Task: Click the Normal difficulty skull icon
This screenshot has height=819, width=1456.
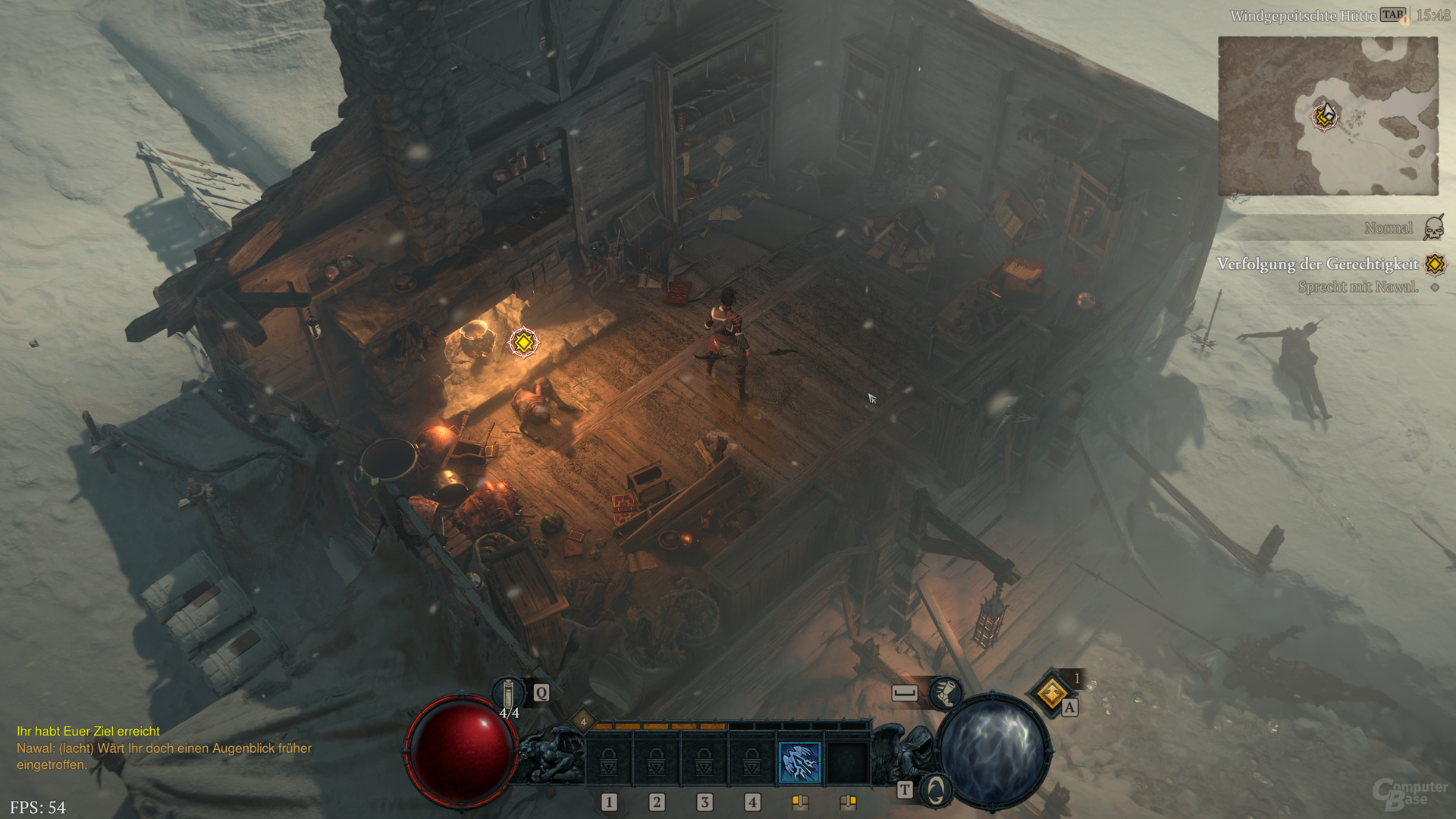Action: tap(1433, 227)
